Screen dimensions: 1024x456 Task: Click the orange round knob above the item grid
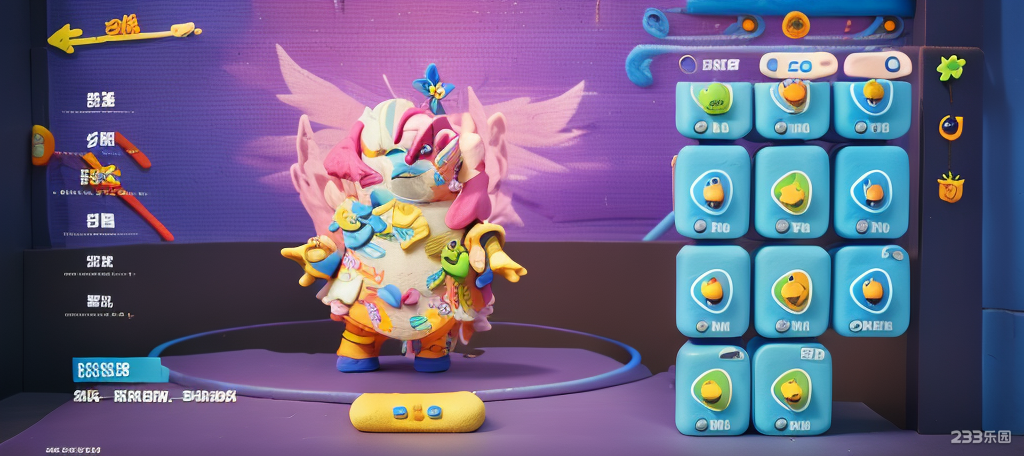pos(796,23)
